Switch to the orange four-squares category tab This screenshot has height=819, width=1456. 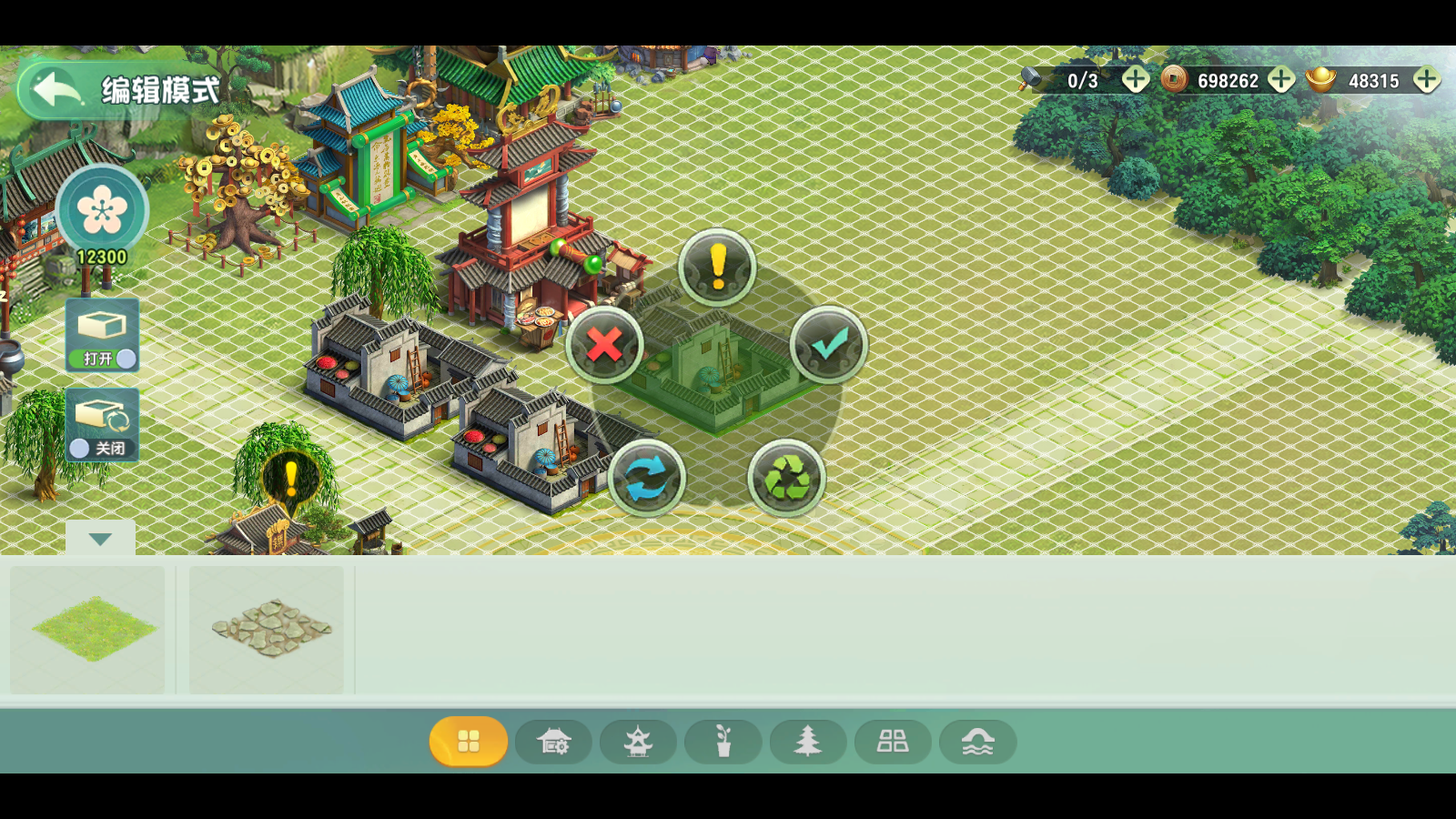click(x=469, y=742)
